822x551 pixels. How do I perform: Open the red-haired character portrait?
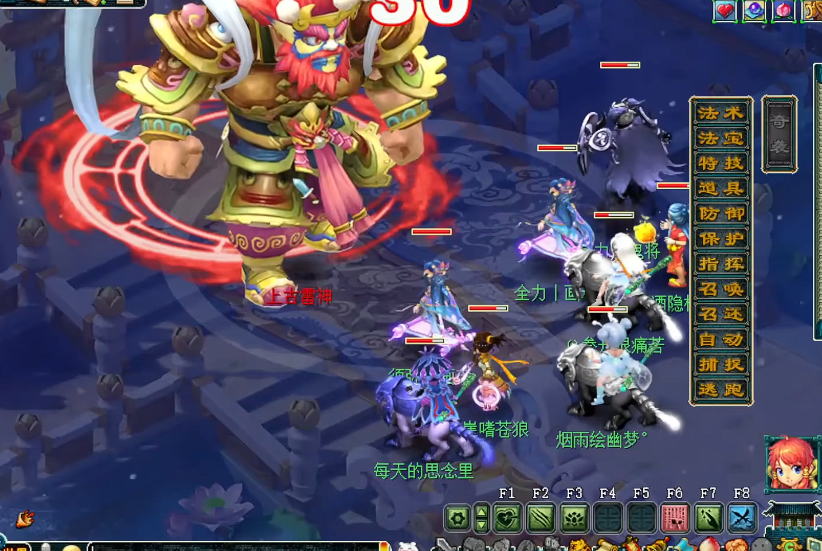point(792,464)
